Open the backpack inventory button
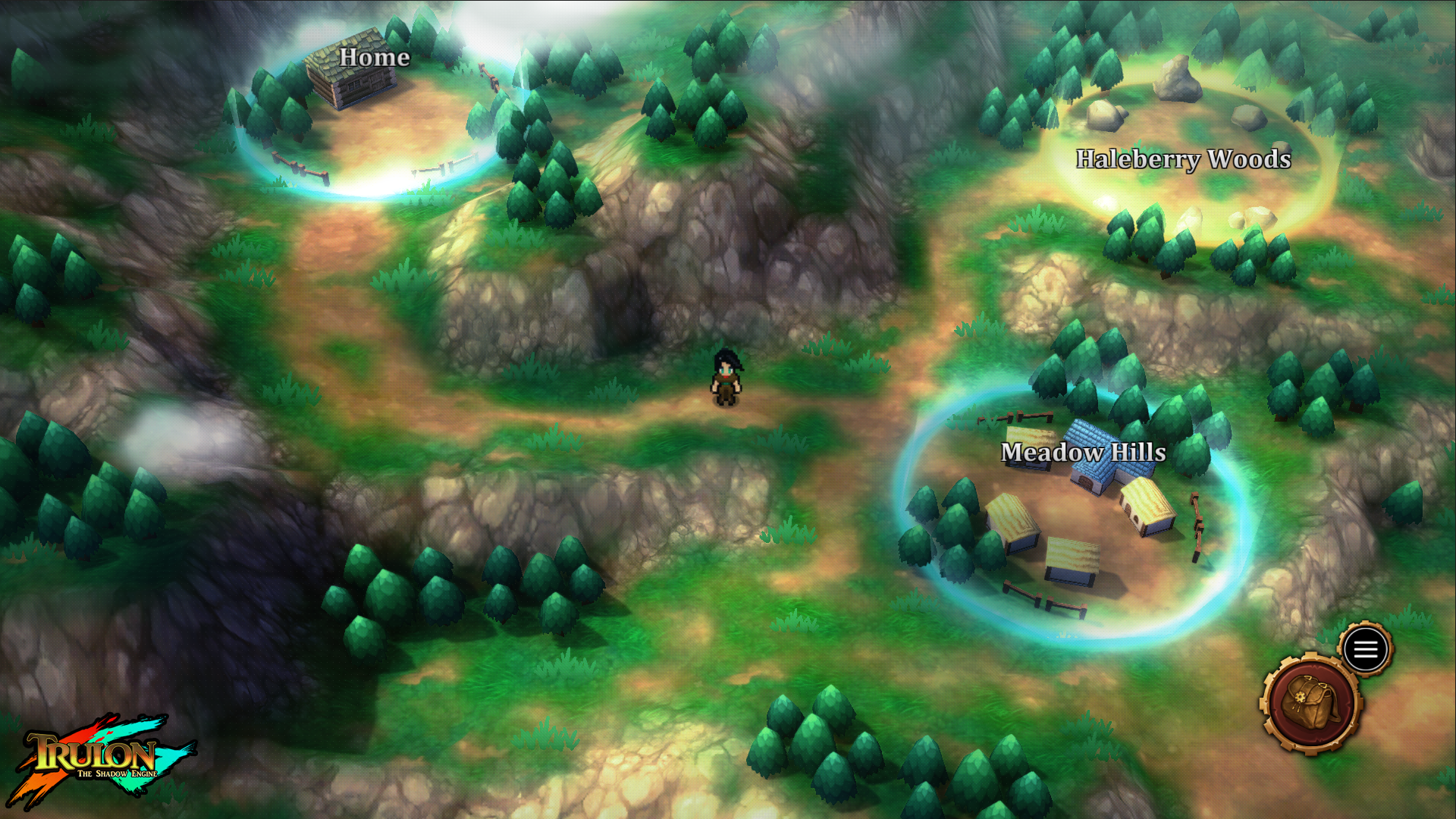Image resolution: width=1456 pixels, height=819 pixels. coord(1310,704)
